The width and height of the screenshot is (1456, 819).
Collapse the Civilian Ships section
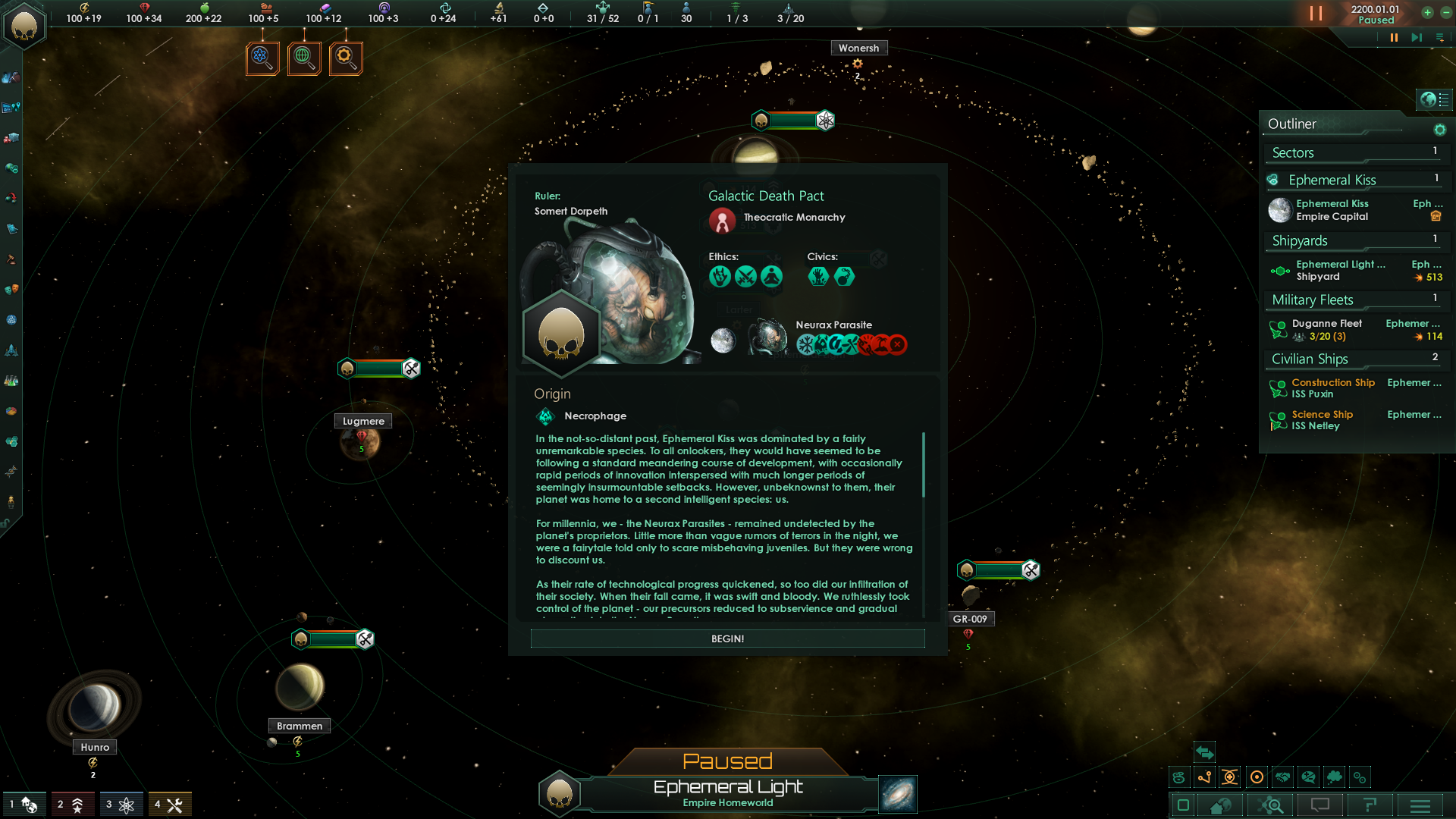tap(1309, 359)
